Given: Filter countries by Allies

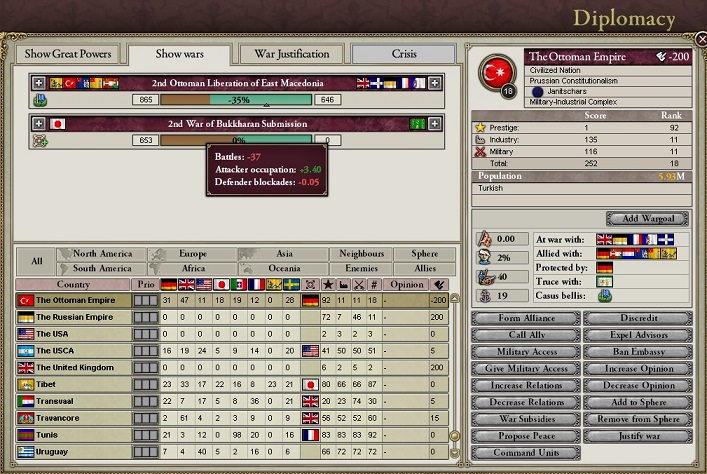Looking at the screenshot, I should tap(416, 268).
